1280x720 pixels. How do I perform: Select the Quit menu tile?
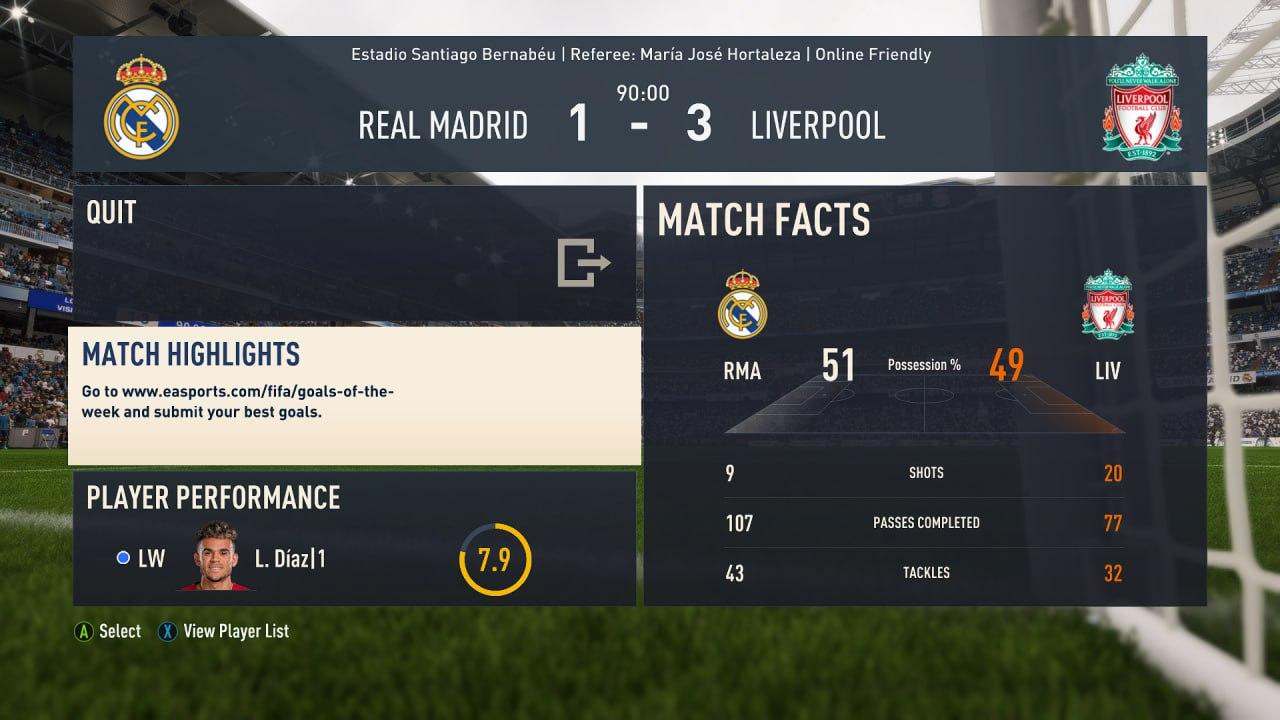coord(354,253)
